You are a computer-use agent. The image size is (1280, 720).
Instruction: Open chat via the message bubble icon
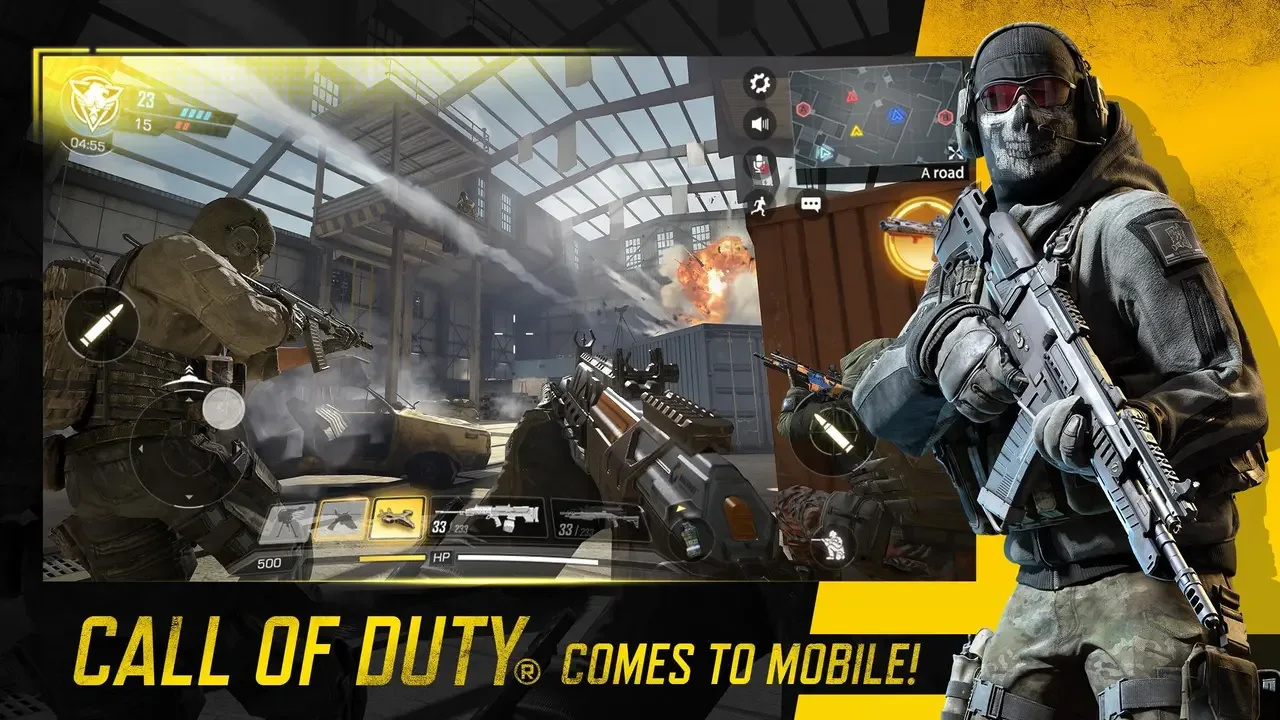point(810,204)
